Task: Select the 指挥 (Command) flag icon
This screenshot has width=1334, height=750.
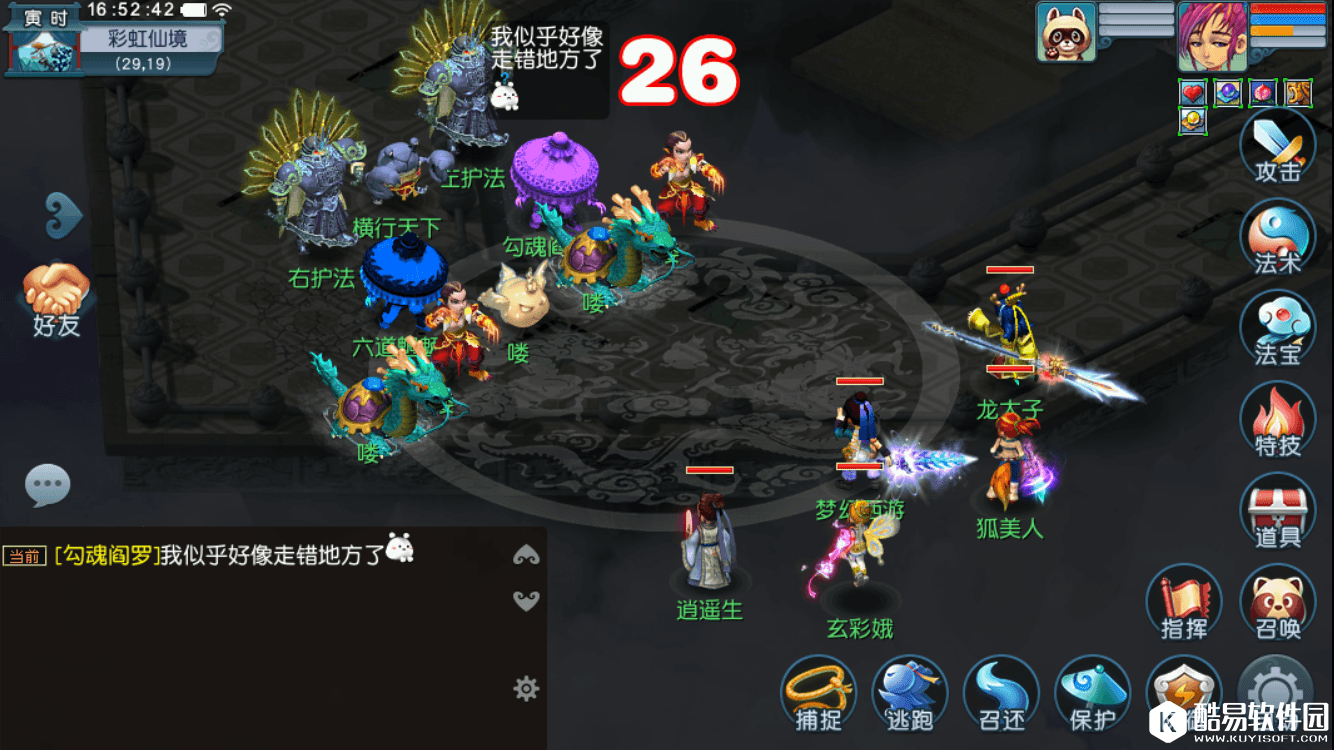Action: (1183, 600)
